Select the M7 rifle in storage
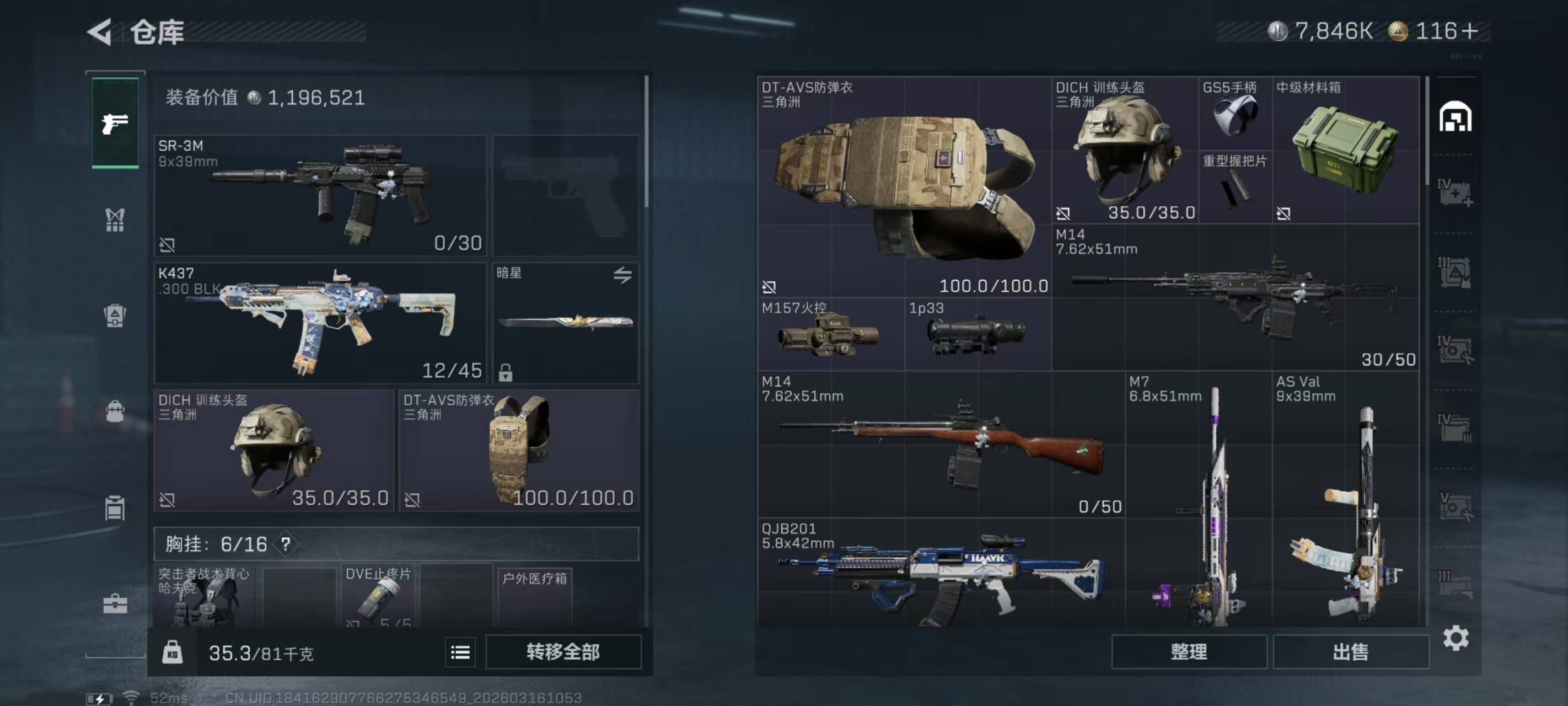 click(x=1198, y=500)
